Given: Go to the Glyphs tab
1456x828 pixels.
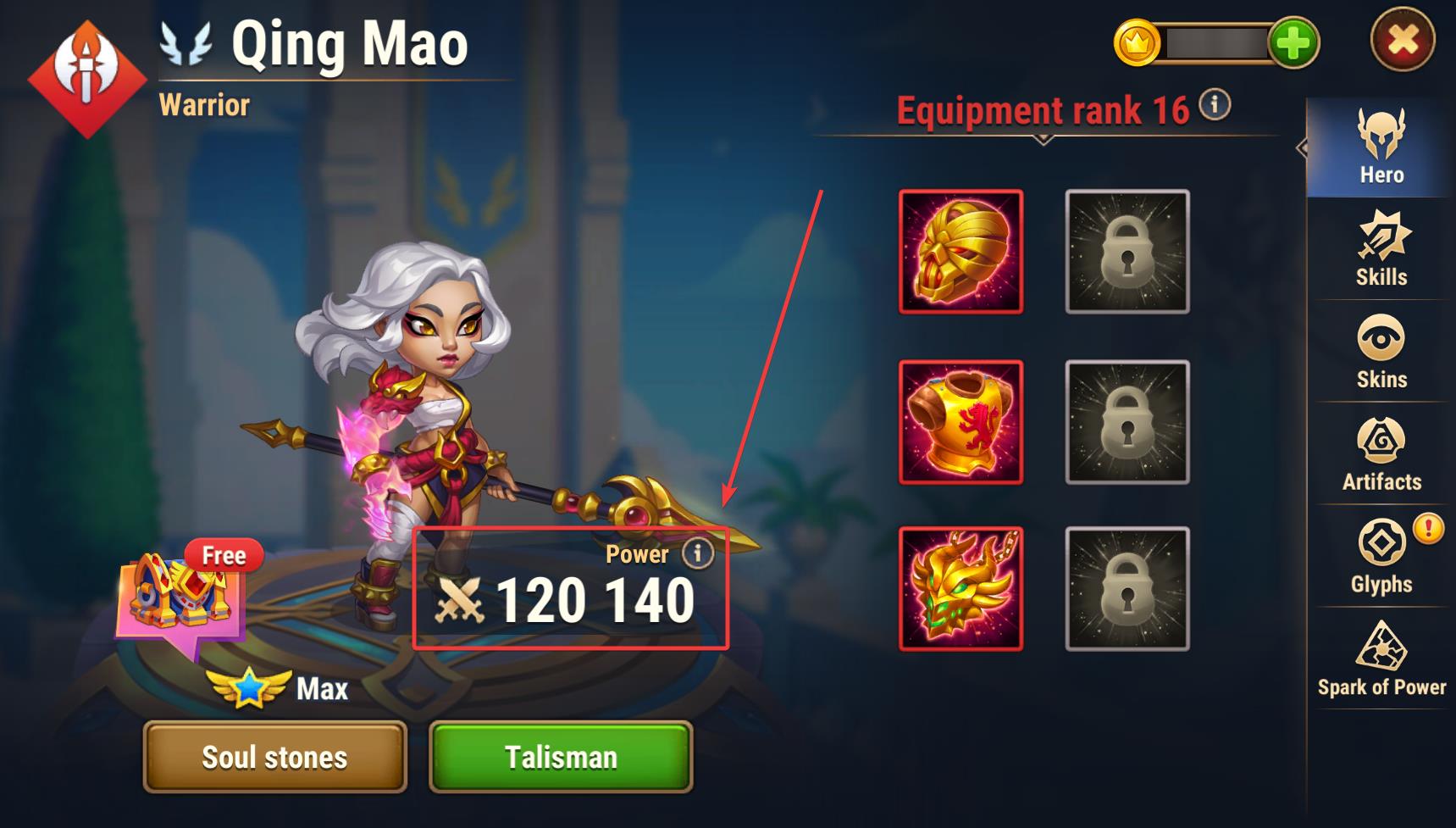Looking at the screenshot, I should tap(1381, 557).
